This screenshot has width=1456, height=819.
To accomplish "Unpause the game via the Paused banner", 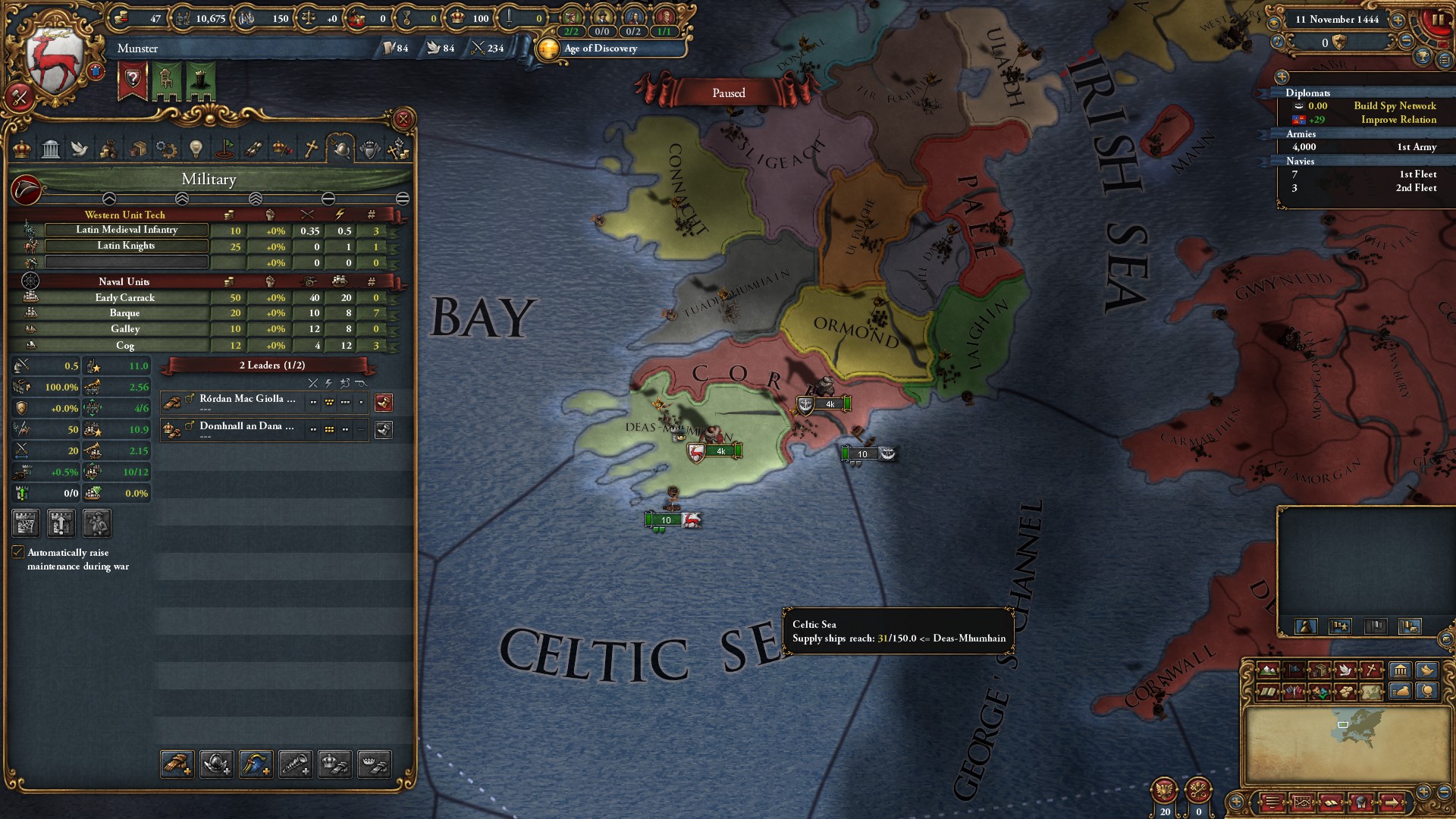I will coord(728,93).
